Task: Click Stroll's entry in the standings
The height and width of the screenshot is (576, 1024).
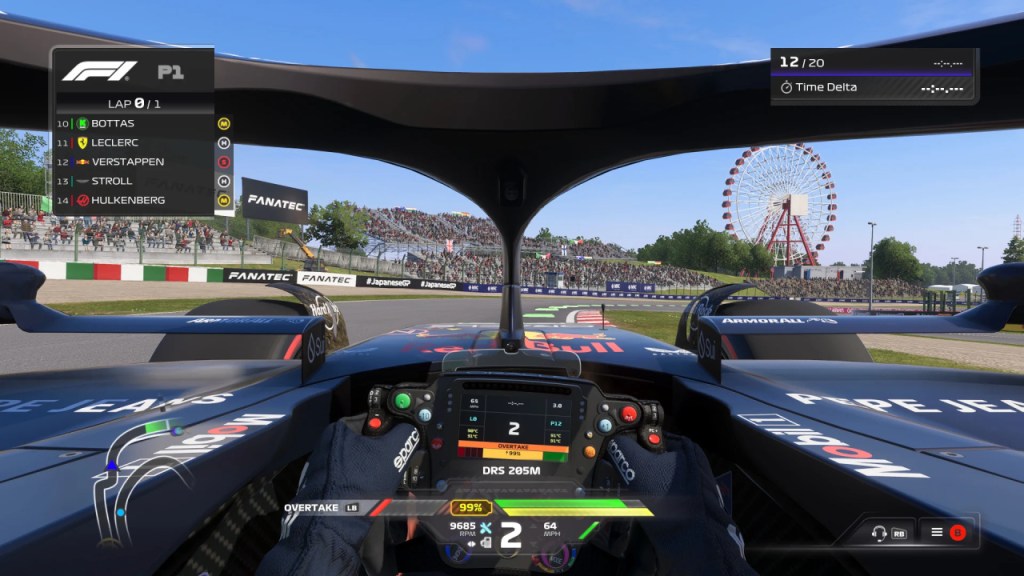Action: coord(134,181)
